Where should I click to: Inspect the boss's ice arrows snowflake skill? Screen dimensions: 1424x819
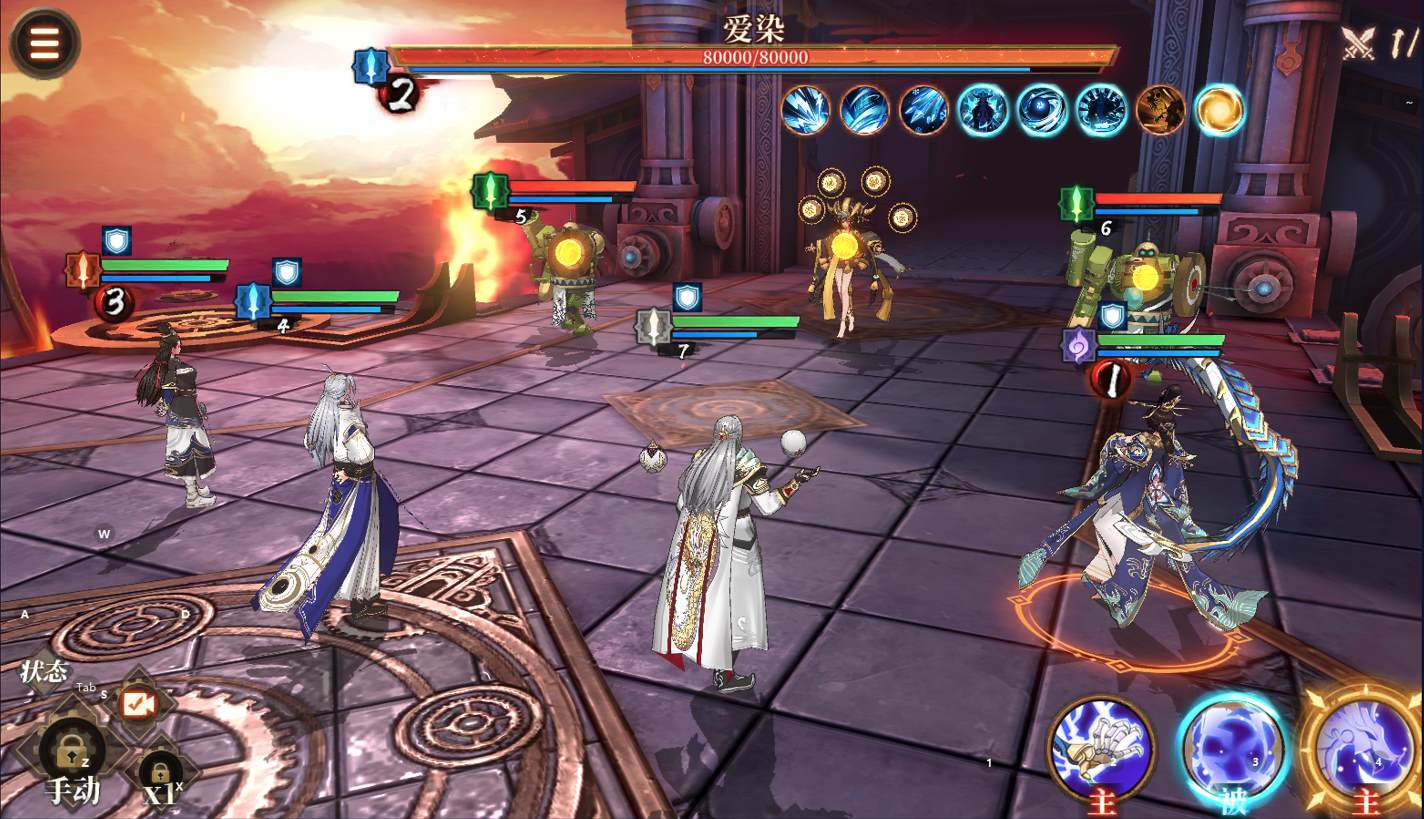pyautogui.click(x=924, y=110)
